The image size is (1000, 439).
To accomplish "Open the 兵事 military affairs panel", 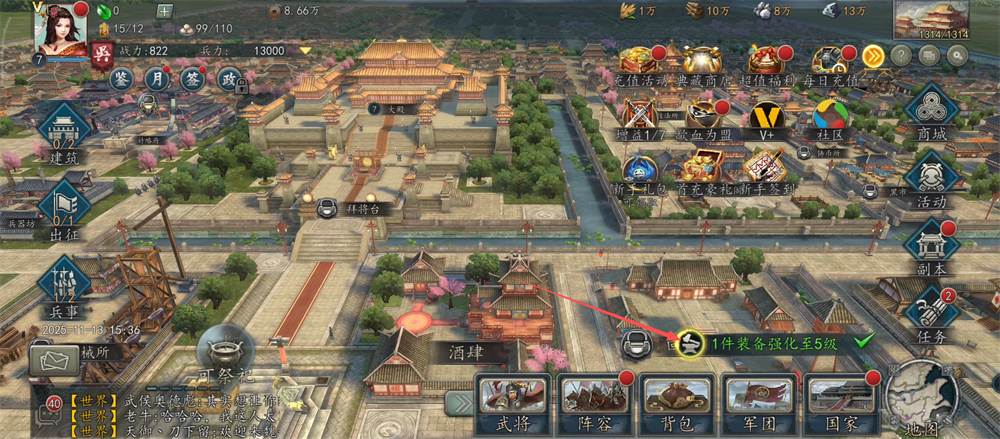I will (64, 279).
